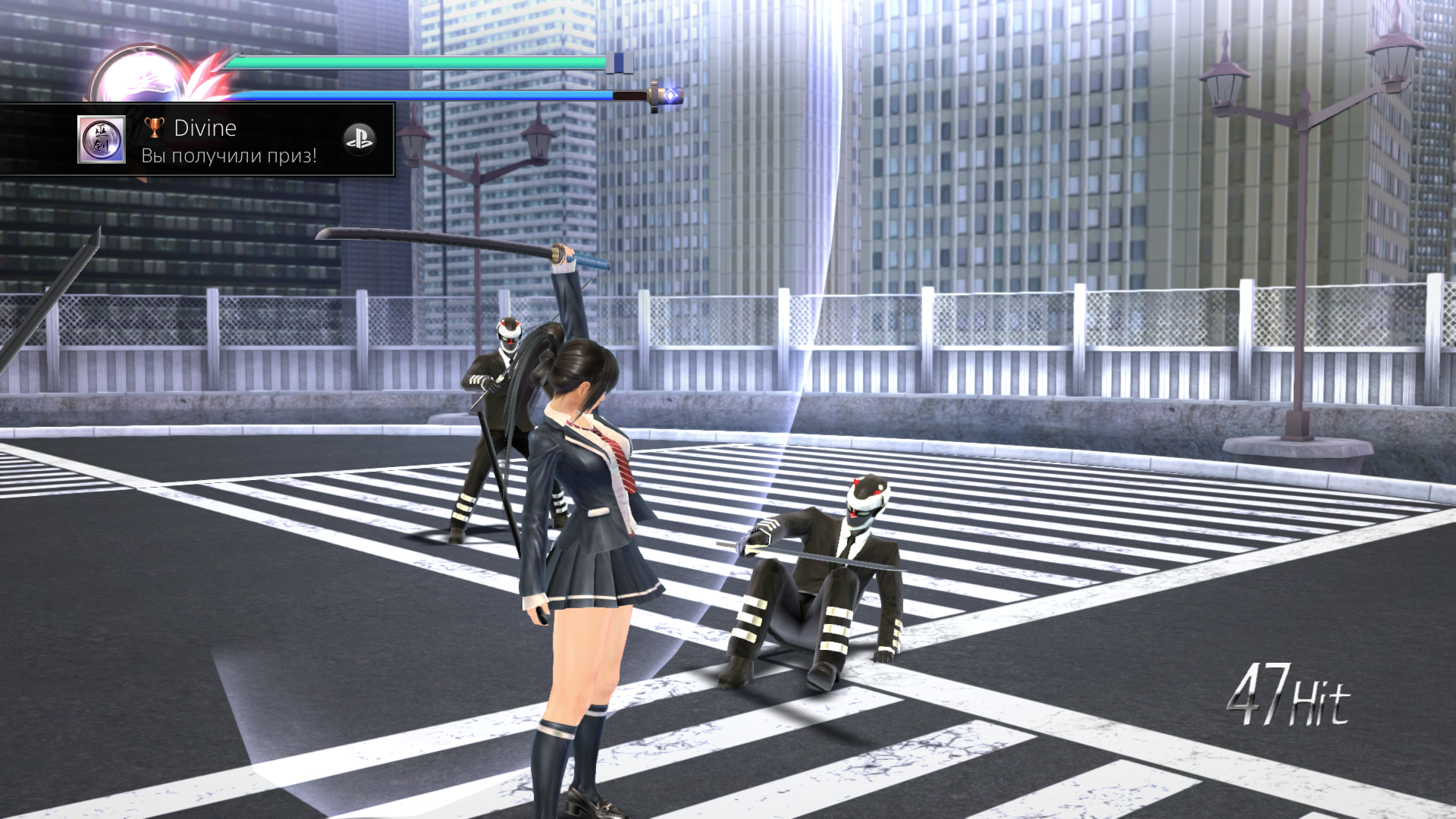Open the Divine trophy notification

click(x=227, y=141)
